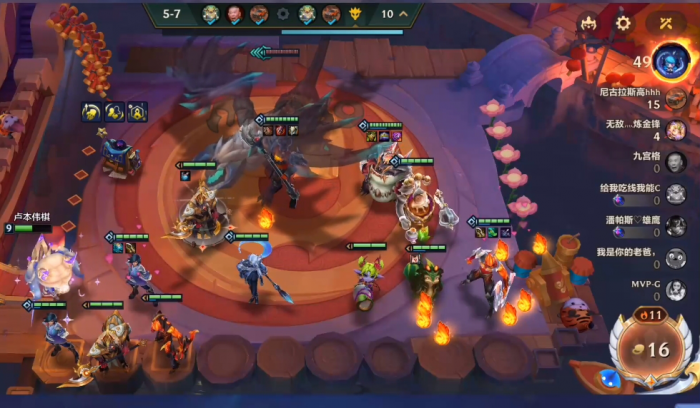Inspect the first augment icon
This screenshot has height=408, width=700.
click(91, 111)
